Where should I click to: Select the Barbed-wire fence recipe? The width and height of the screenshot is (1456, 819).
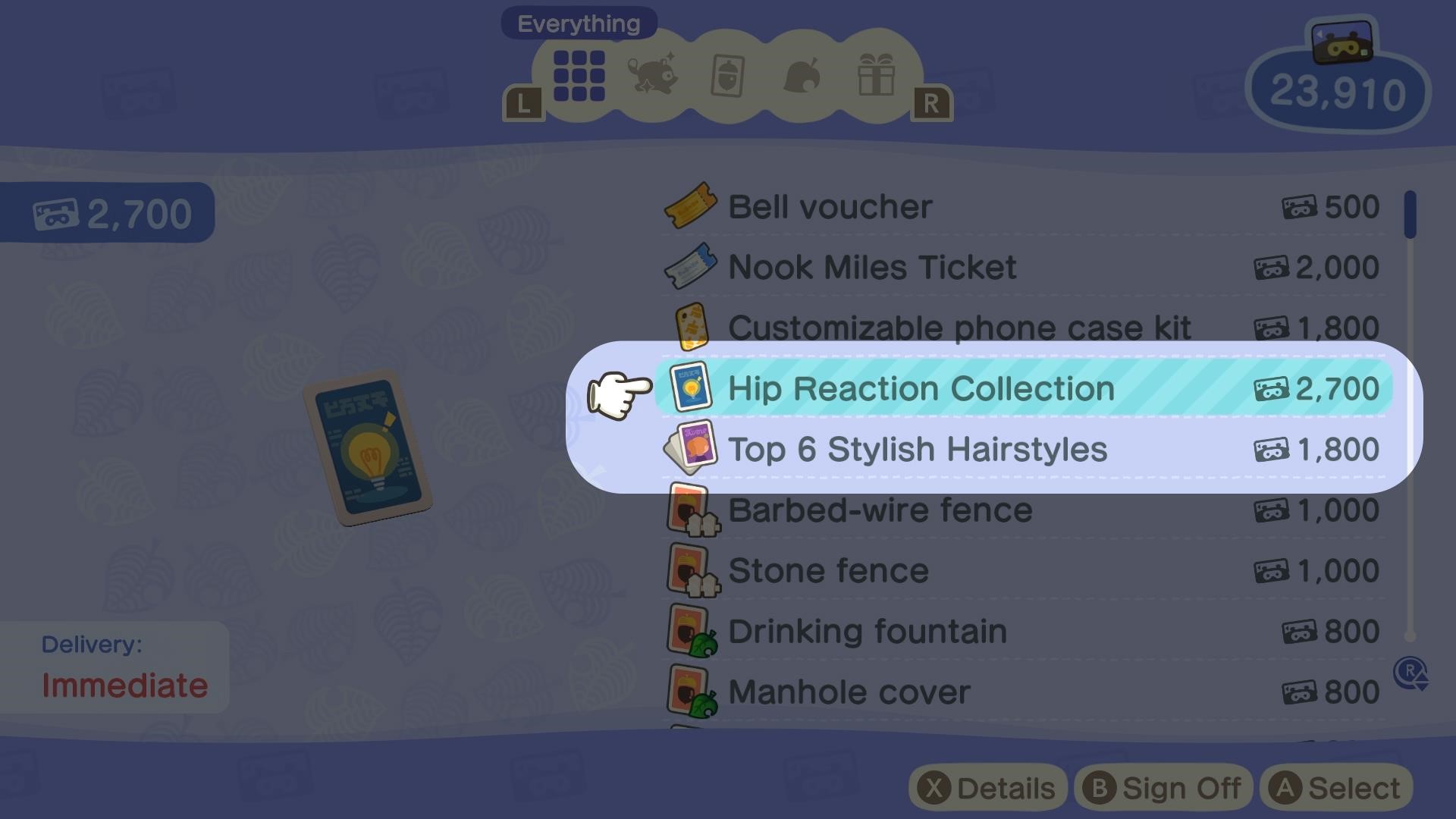[880, 510]
